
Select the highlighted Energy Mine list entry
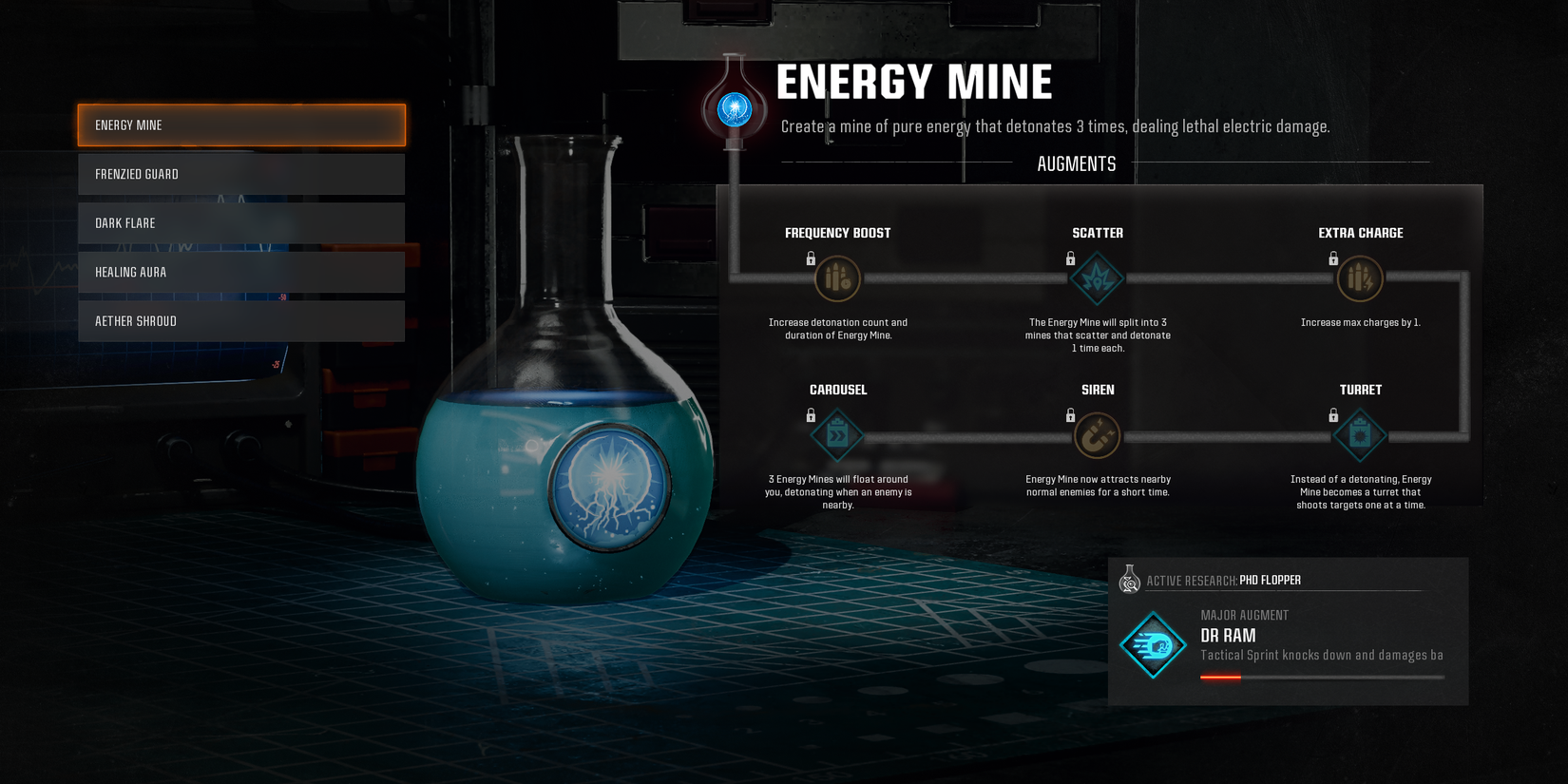[240, 124]
